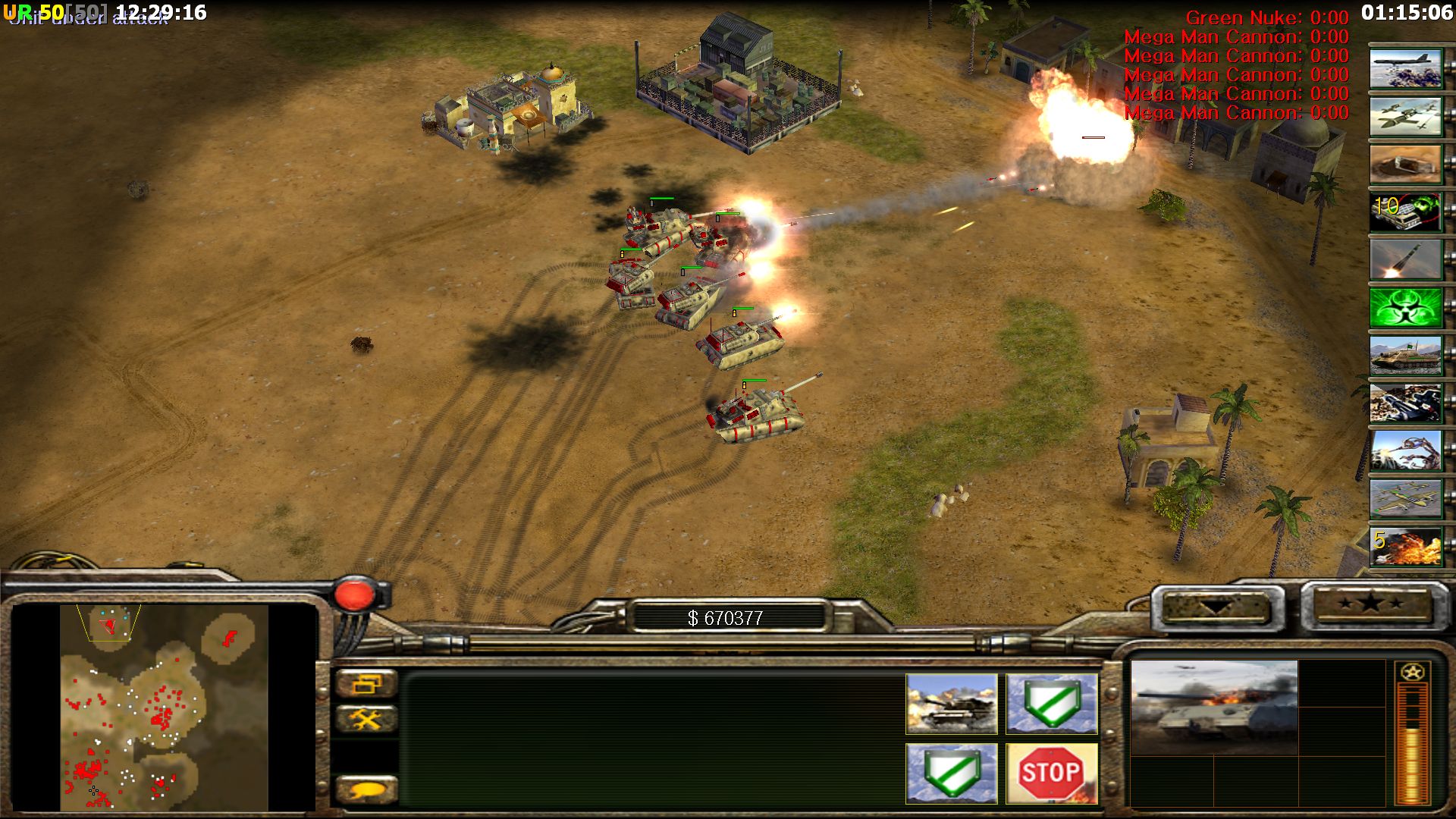The height and width of the screenshot is (819, 1456).
Task: Open the three-star generals powers button
Action: [1370, 604]
